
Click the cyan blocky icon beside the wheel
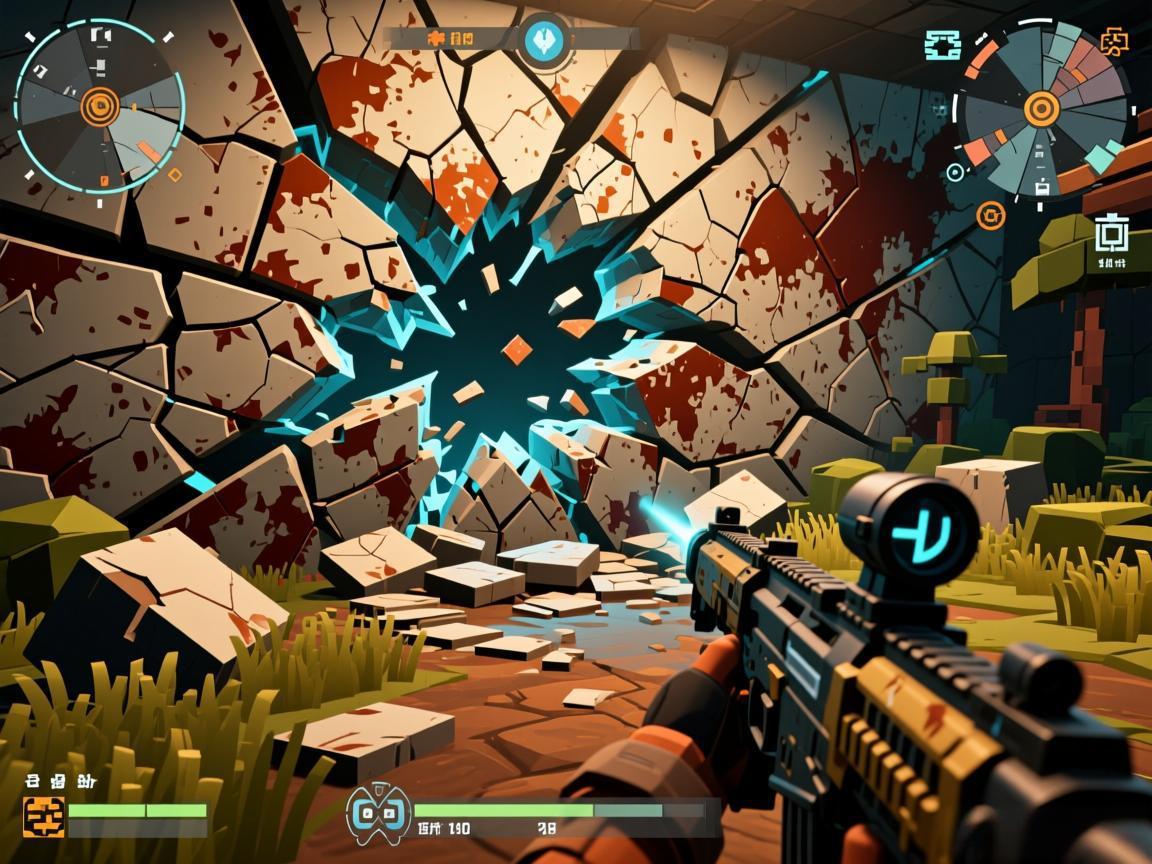pos(942,44)
